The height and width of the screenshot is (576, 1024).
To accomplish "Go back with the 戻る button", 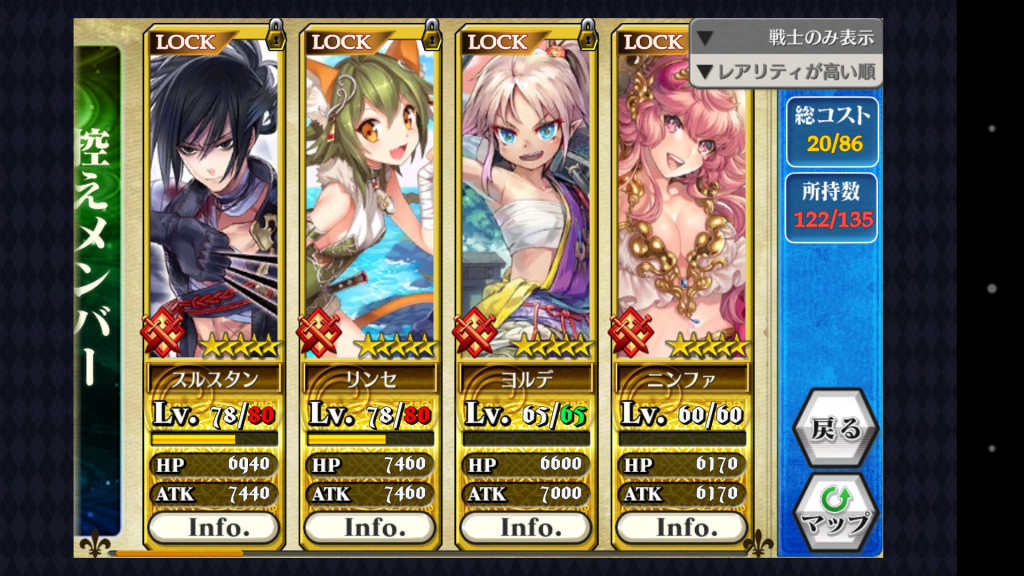I will pos(835,431).
